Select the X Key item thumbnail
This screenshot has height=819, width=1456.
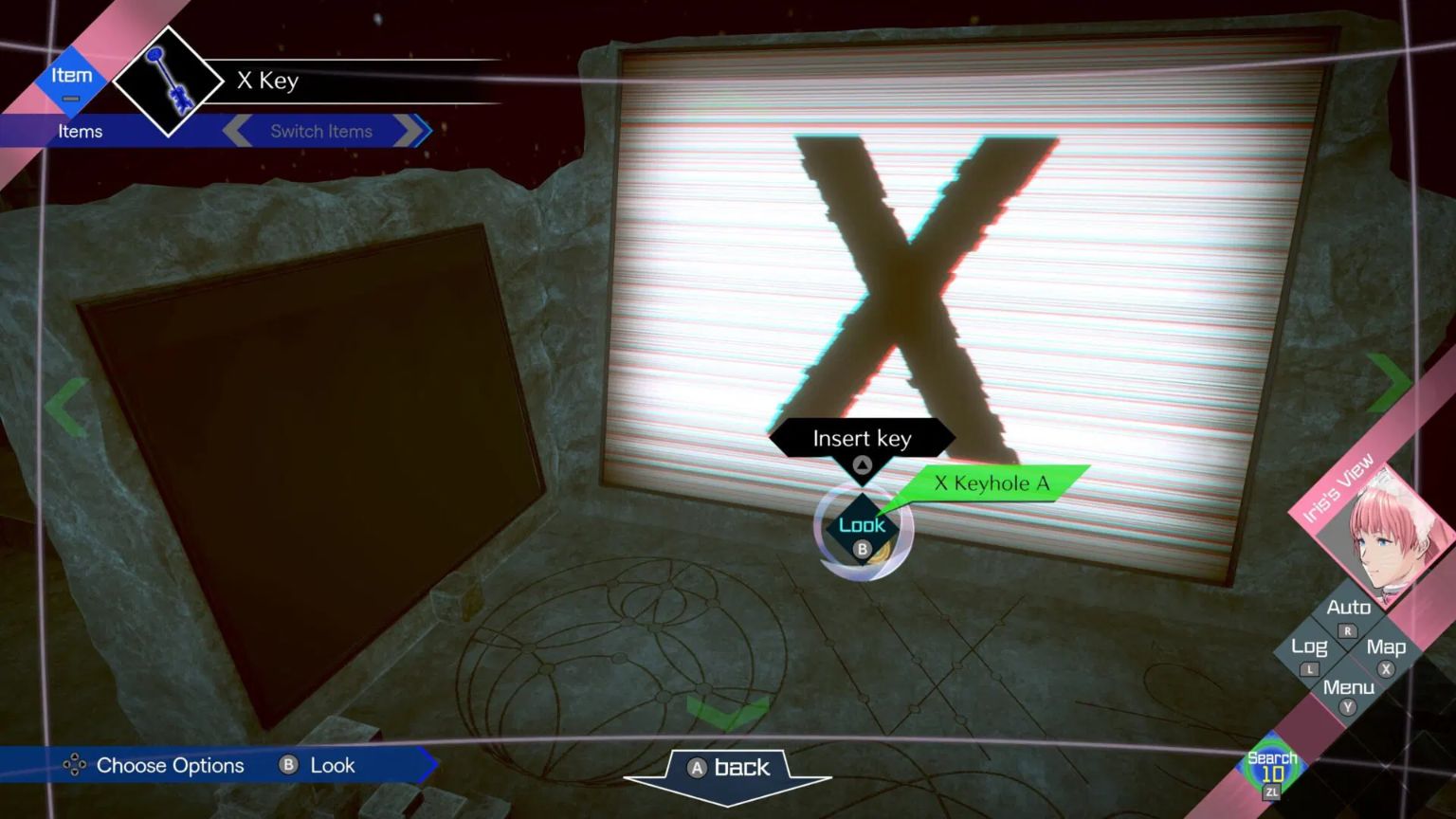[x=168, y=80]
